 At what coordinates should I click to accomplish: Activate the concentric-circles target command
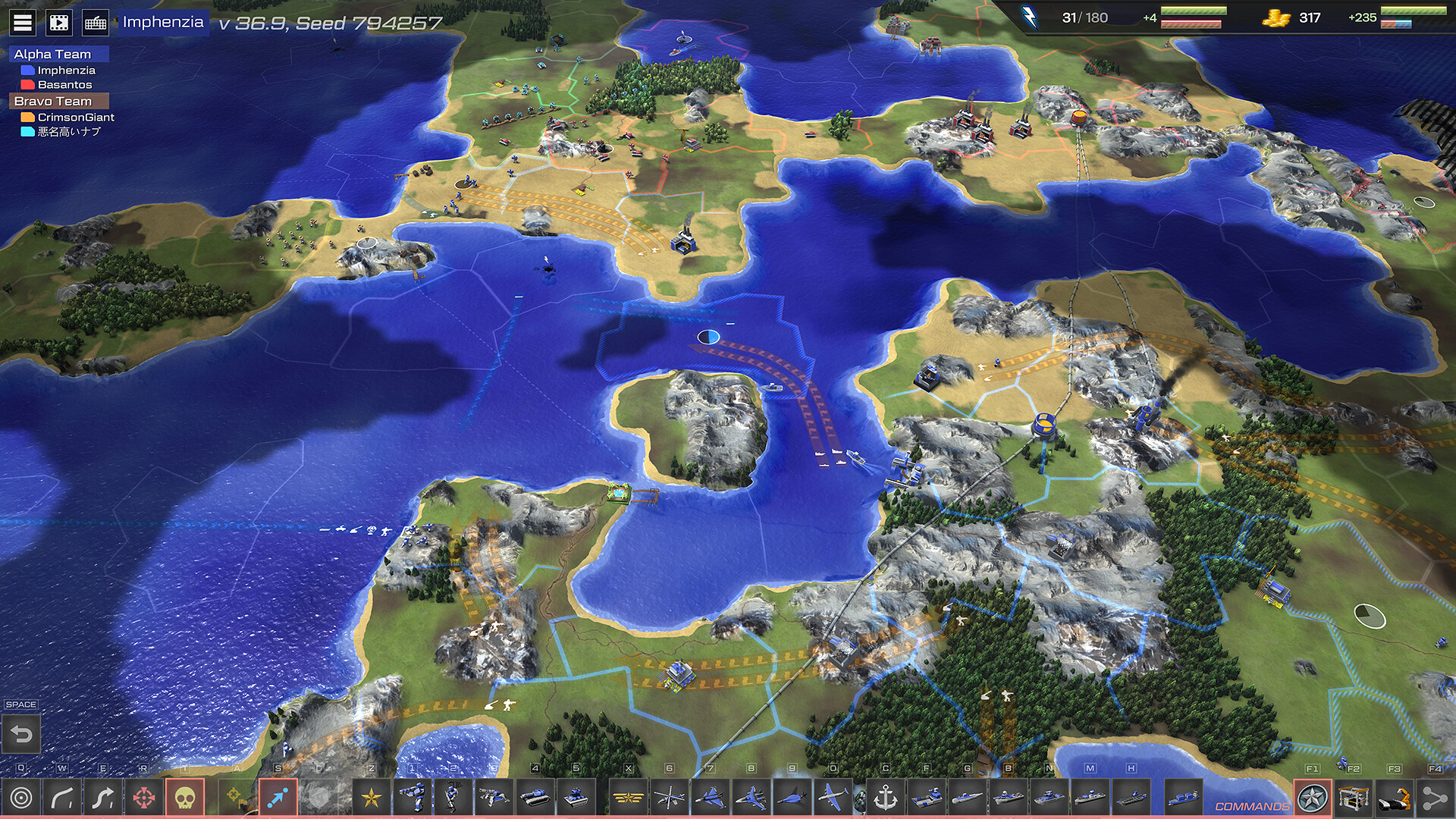[21, 798]
